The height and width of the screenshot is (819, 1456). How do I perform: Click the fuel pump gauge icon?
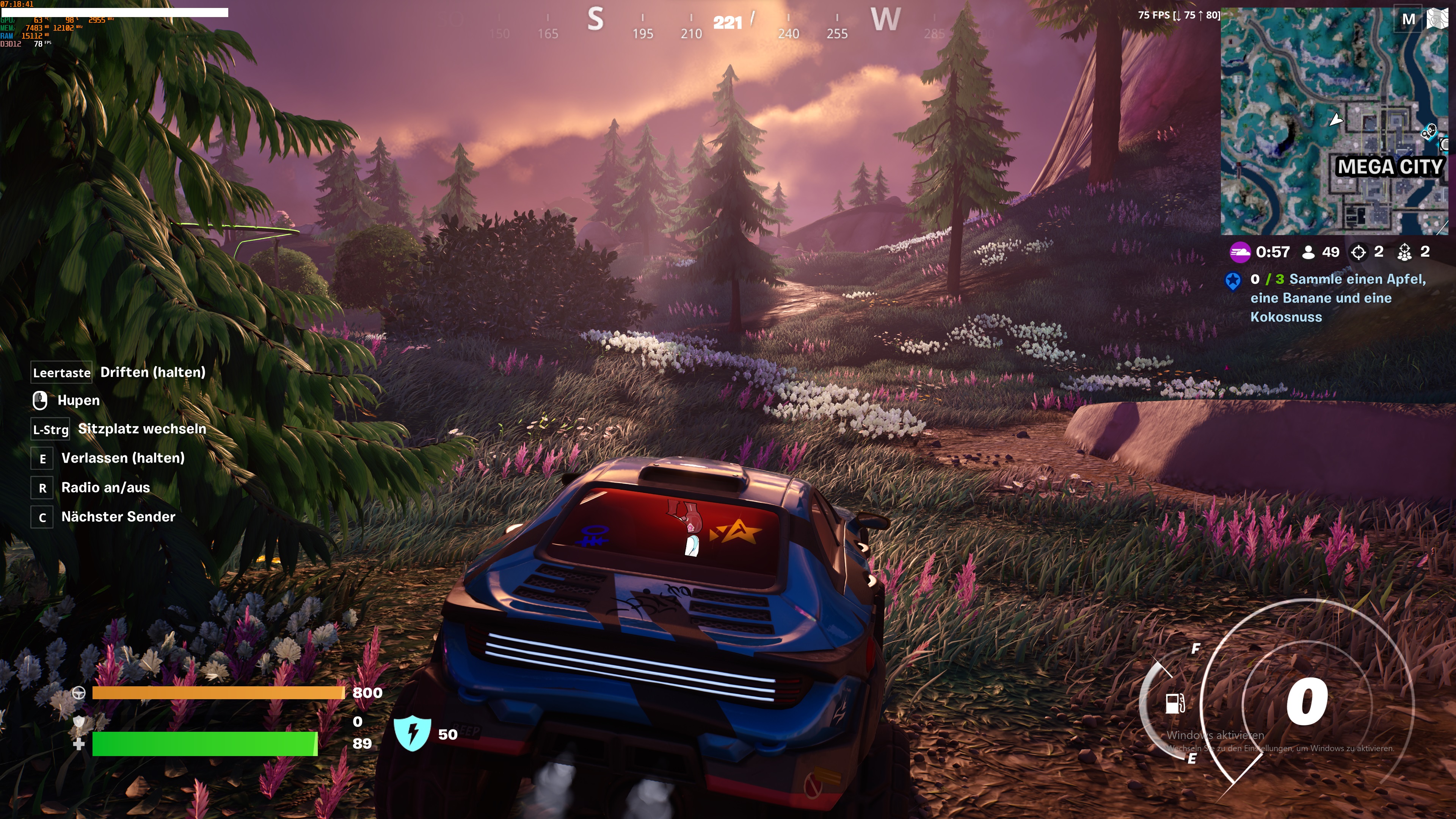(1175, 704)
